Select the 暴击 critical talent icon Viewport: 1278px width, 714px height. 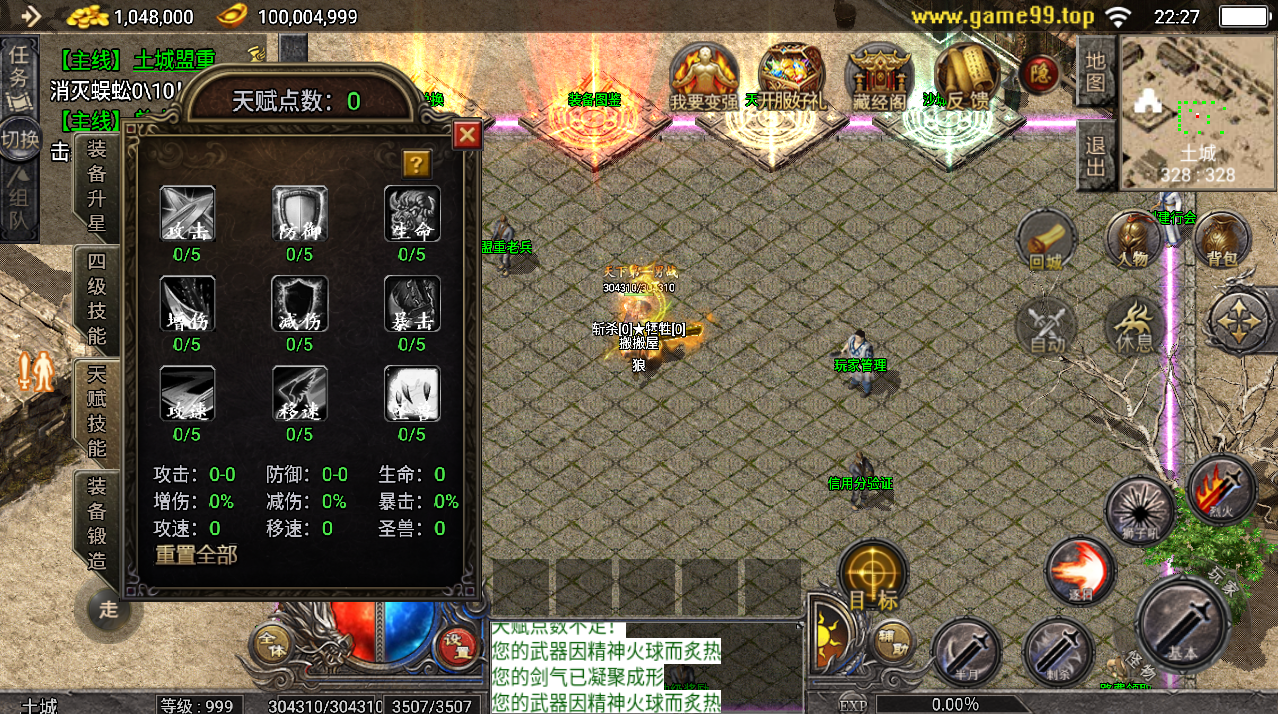pyautogui.click(x=412, y=304)
